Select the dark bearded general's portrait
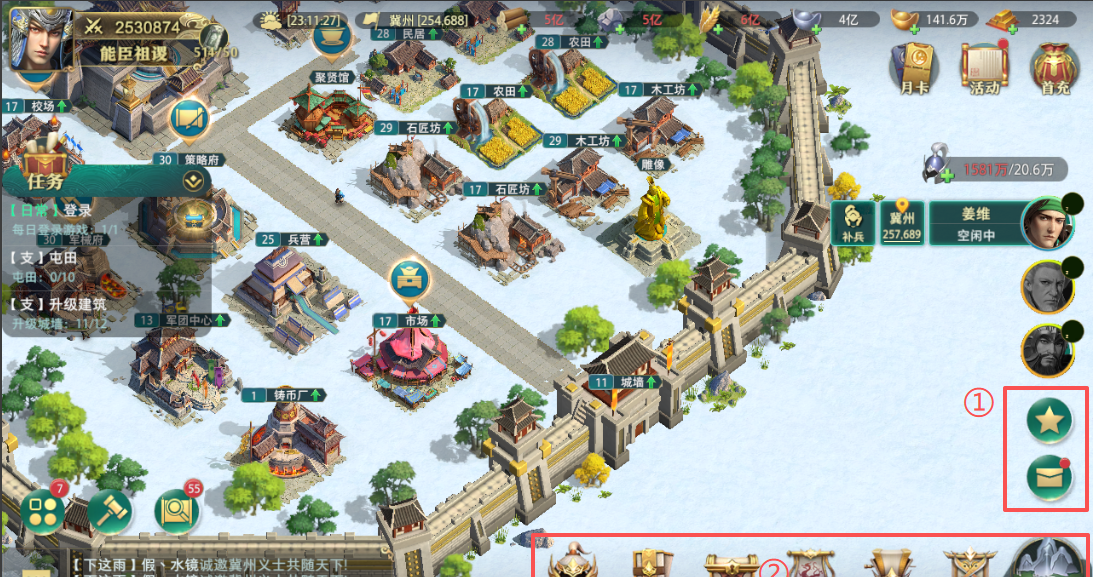Screen dimensions: 1093x577 (1047, 350)
